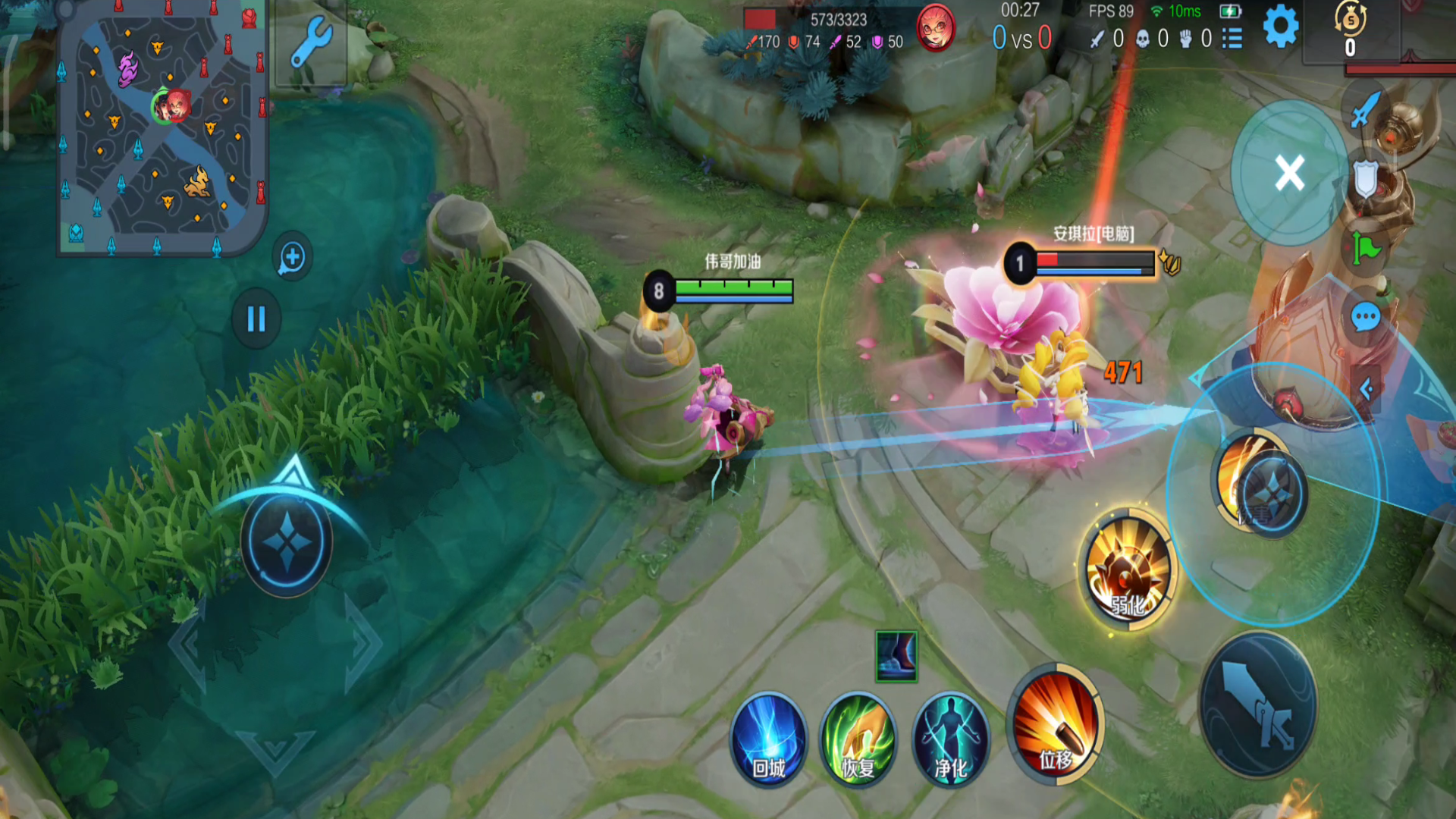Show the scoreboard list icon
Screen dimensions: 1456x819
point(1232,38)
